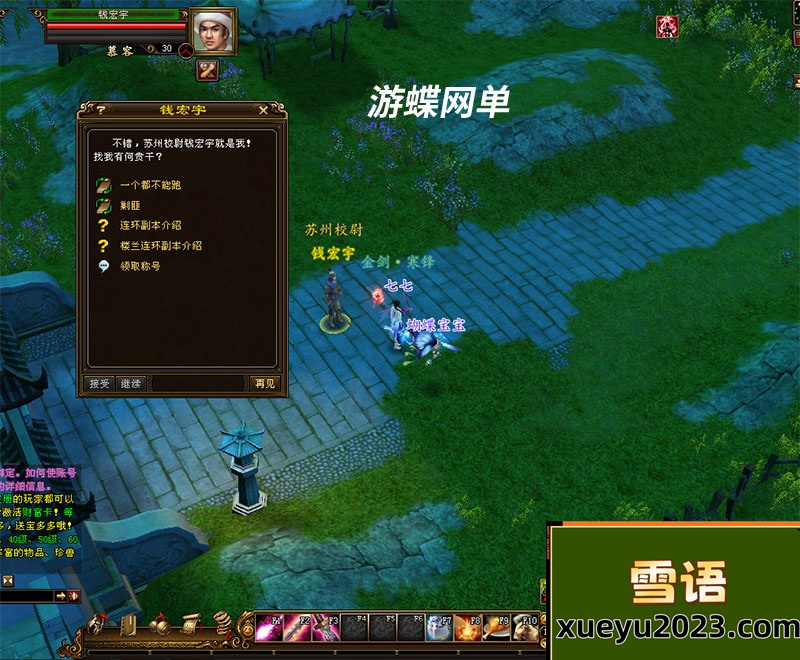Viewport: 800px width, 660px height.
Task: Read the 楼兰连环副本介绍 entry
Action: (160, 245)
